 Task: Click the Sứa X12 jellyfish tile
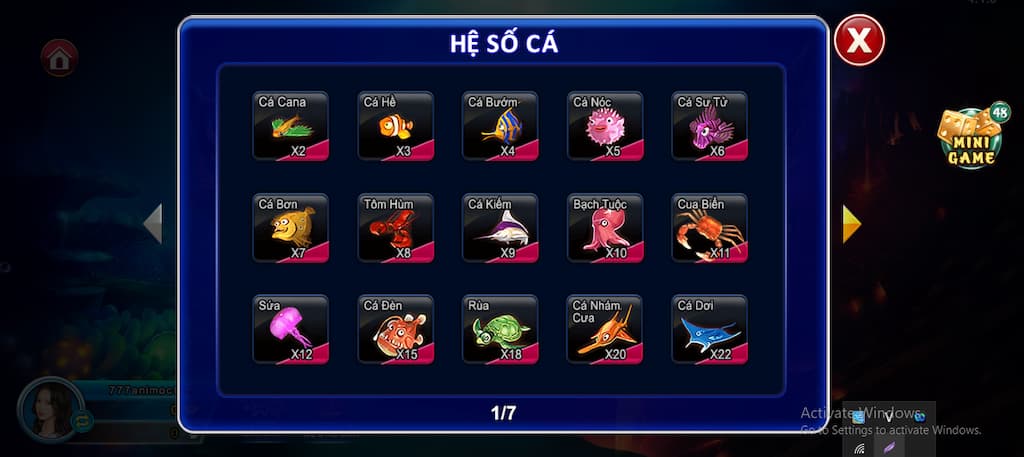coord(291,329)
